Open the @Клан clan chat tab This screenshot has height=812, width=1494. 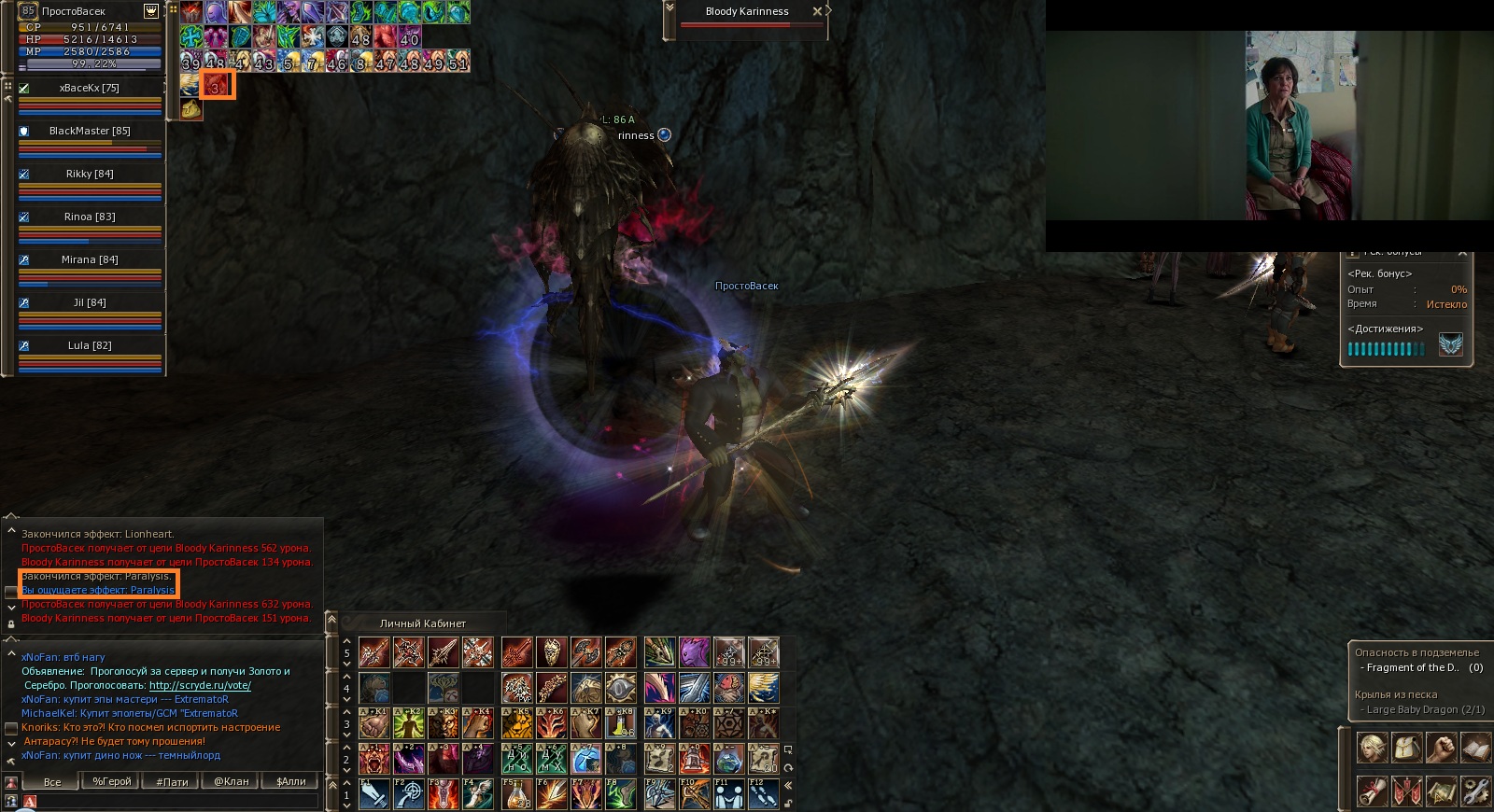coord(232,782)
